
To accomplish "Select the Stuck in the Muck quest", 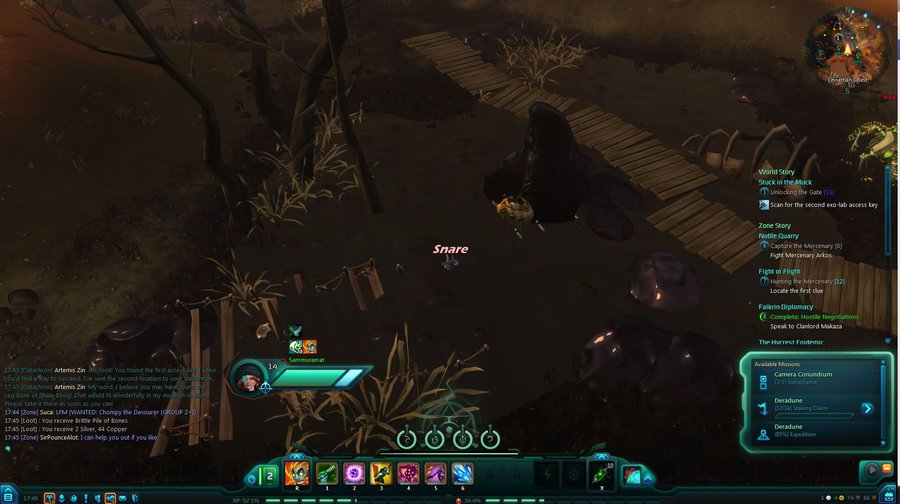I will tap(785, 182).
